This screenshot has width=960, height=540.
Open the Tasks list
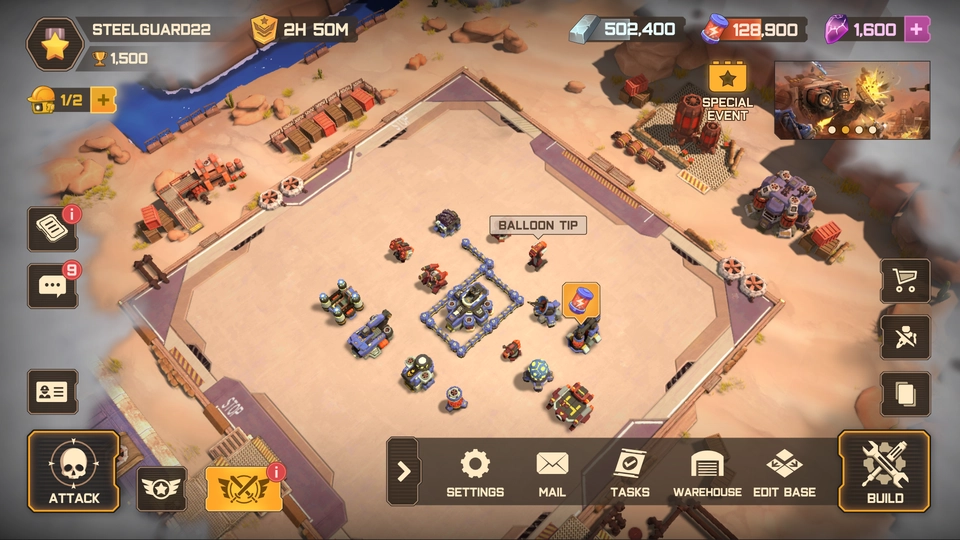[x=630, y=472]
